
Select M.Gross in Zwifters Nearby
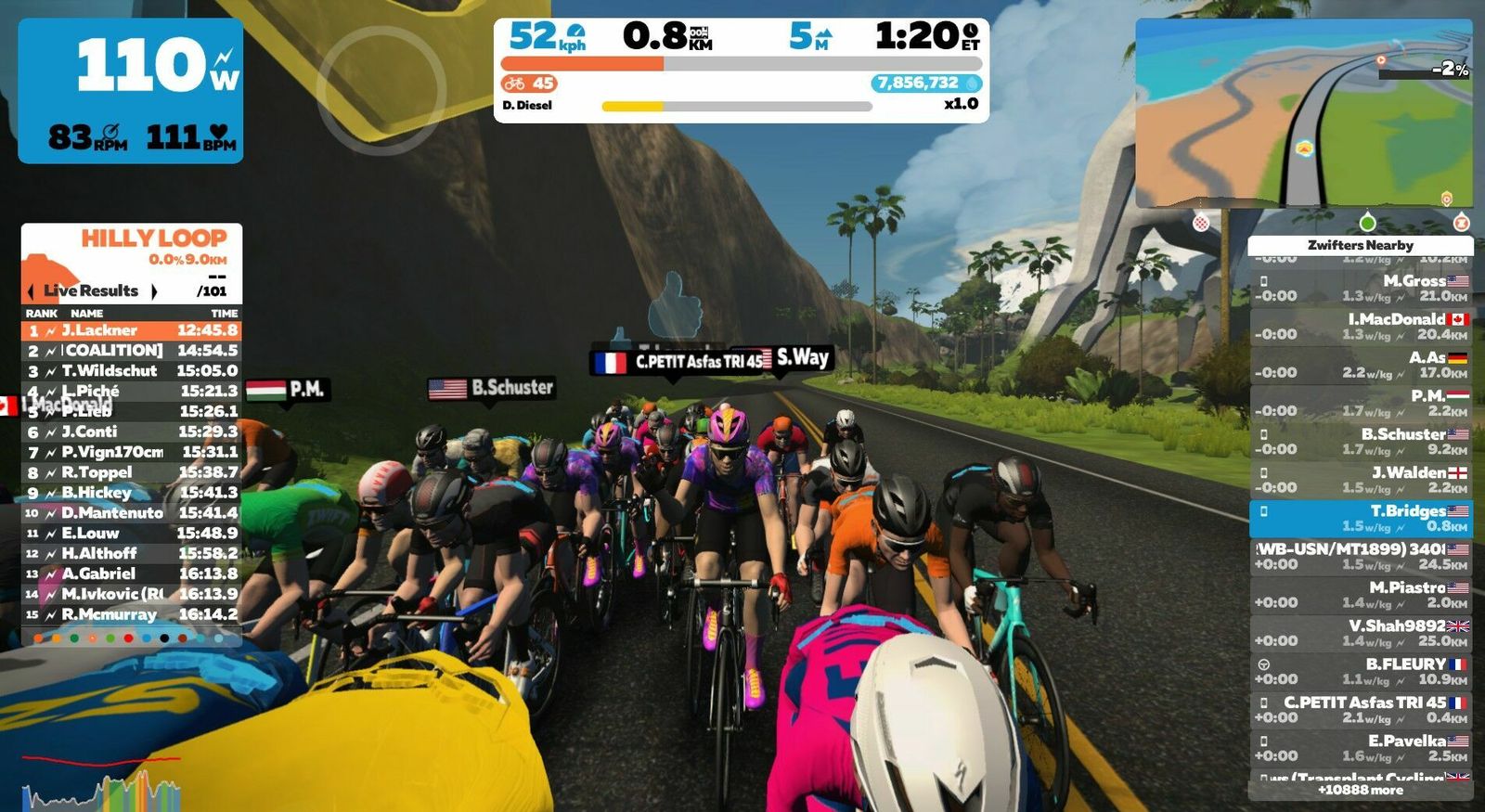tap(1360, 288)
